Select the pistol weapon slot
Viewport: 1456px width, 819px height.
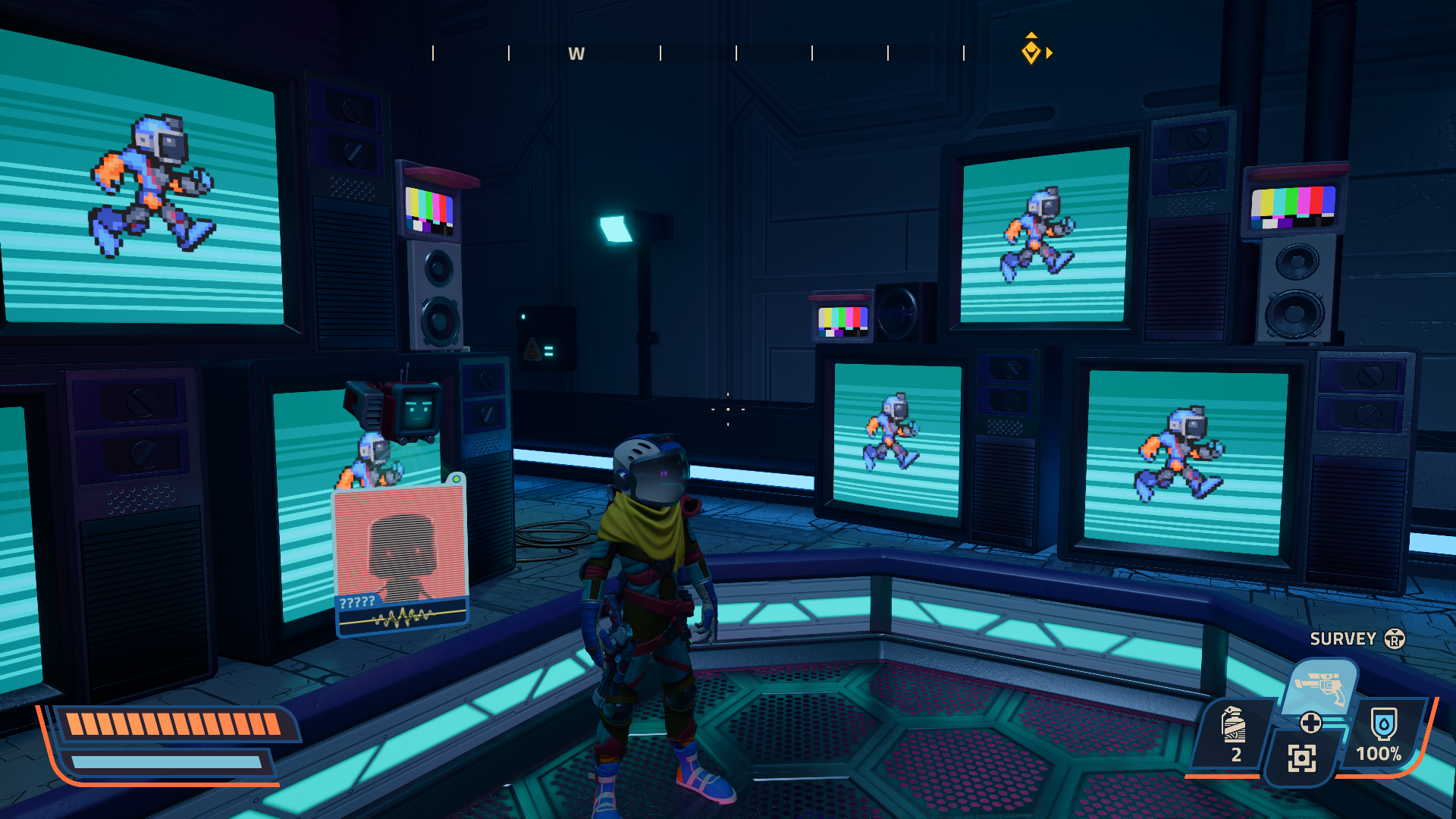(x=1320, y=686)
